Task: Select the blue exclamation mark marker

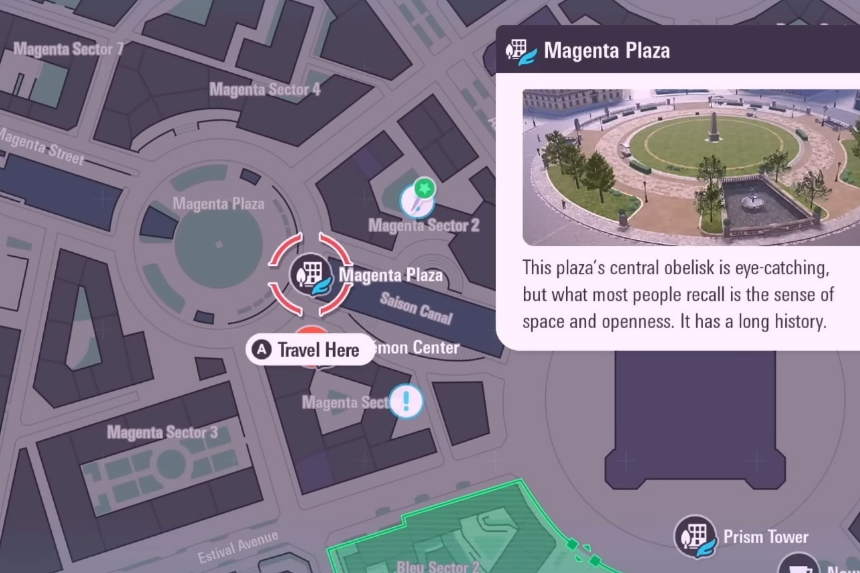Action: coord(406,402)
